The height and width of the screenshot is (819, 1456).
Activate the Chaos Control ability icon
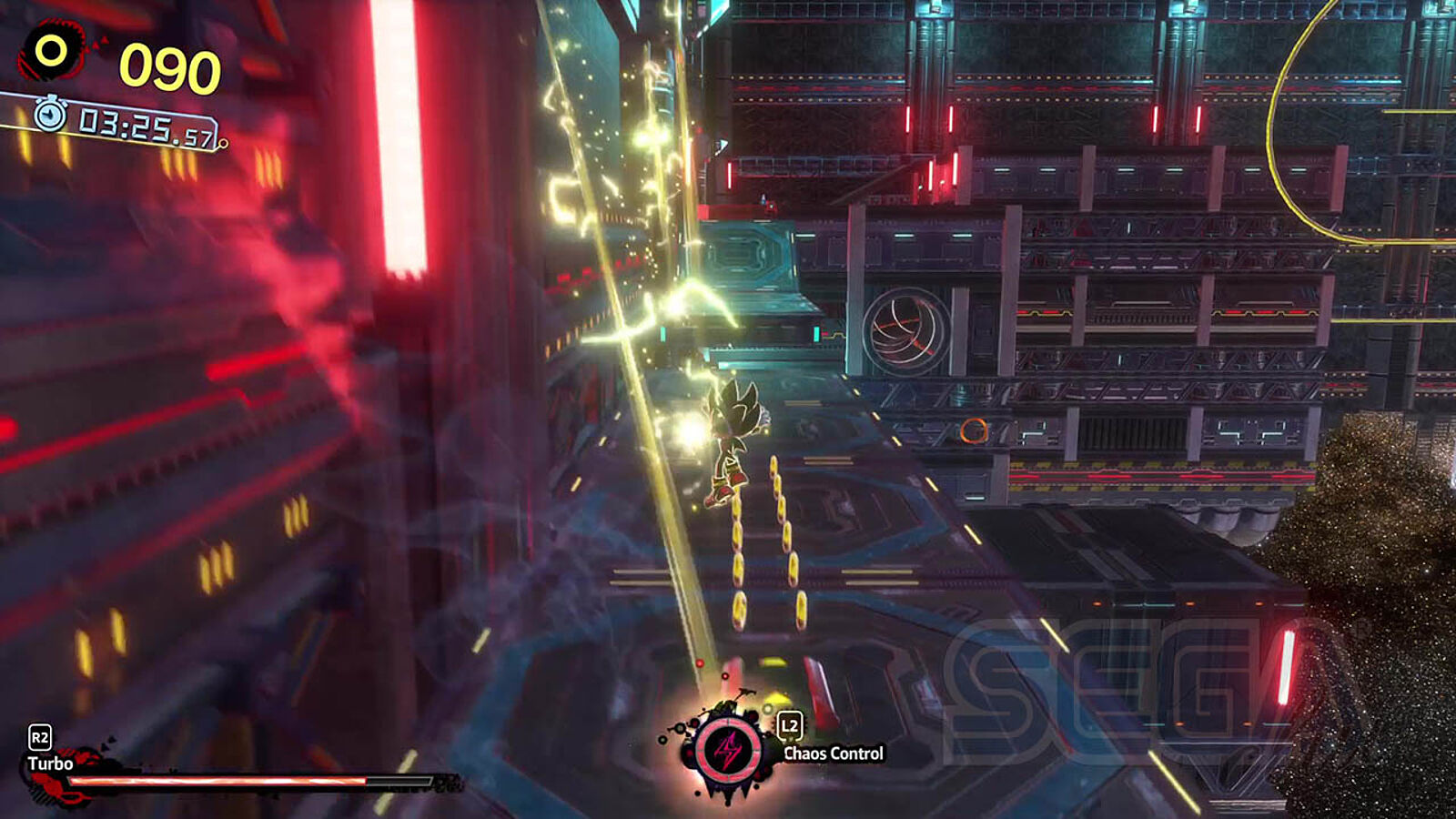(x=726, y=753)
